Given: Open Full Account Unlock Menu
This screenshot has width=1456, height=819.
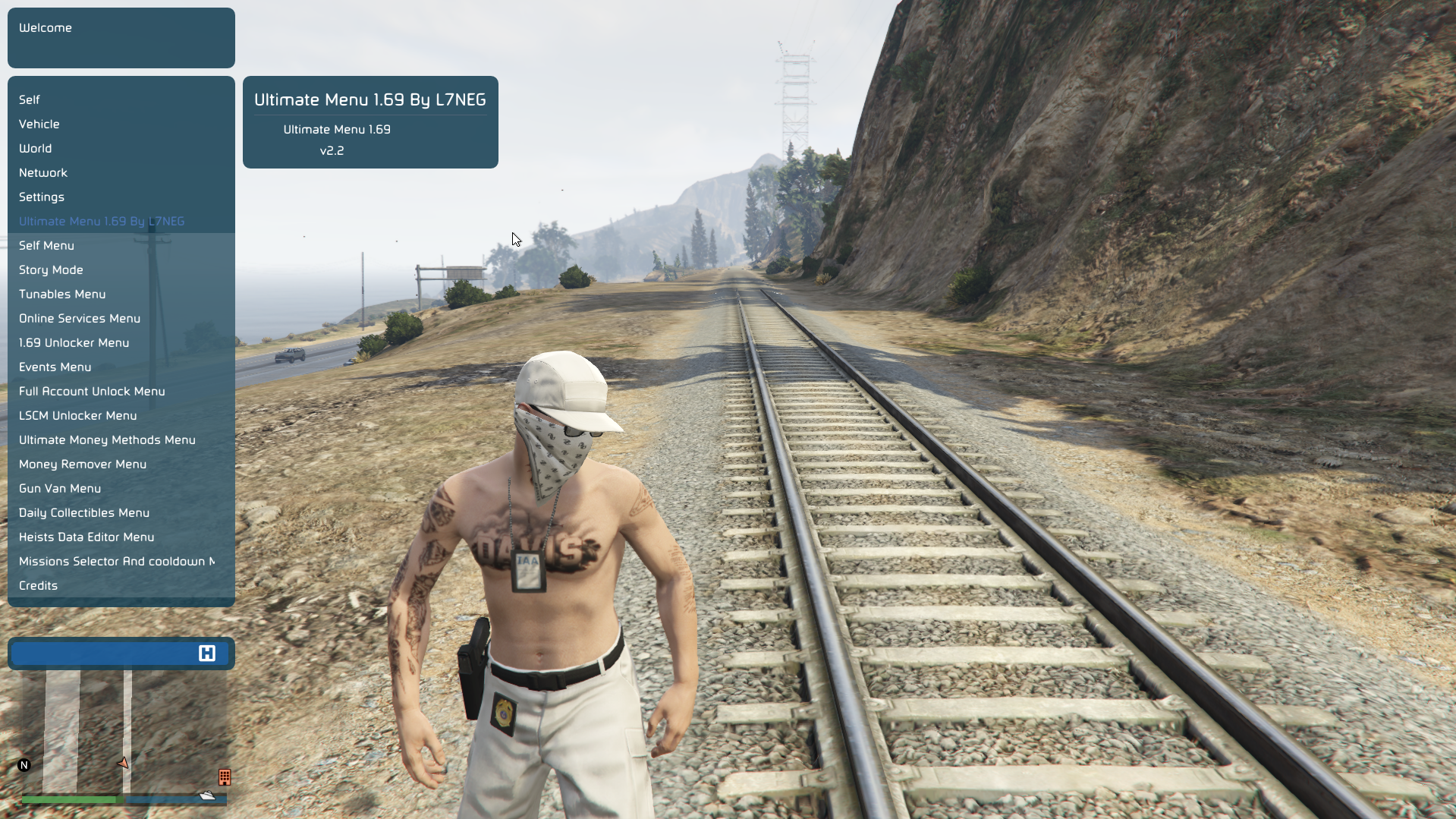Looking at the screenshot, I should (x=92, y=391).
